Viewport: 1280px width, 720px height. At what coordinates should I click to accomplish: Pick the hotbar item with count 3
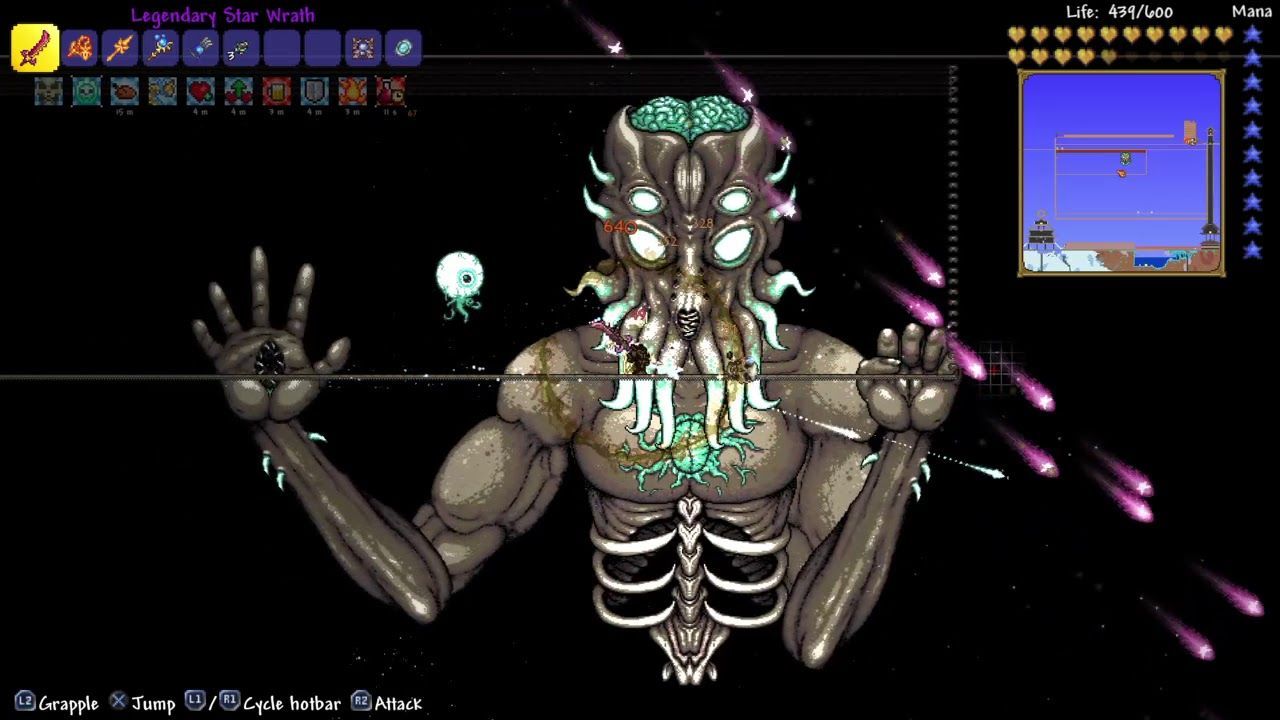click(241, 48)
